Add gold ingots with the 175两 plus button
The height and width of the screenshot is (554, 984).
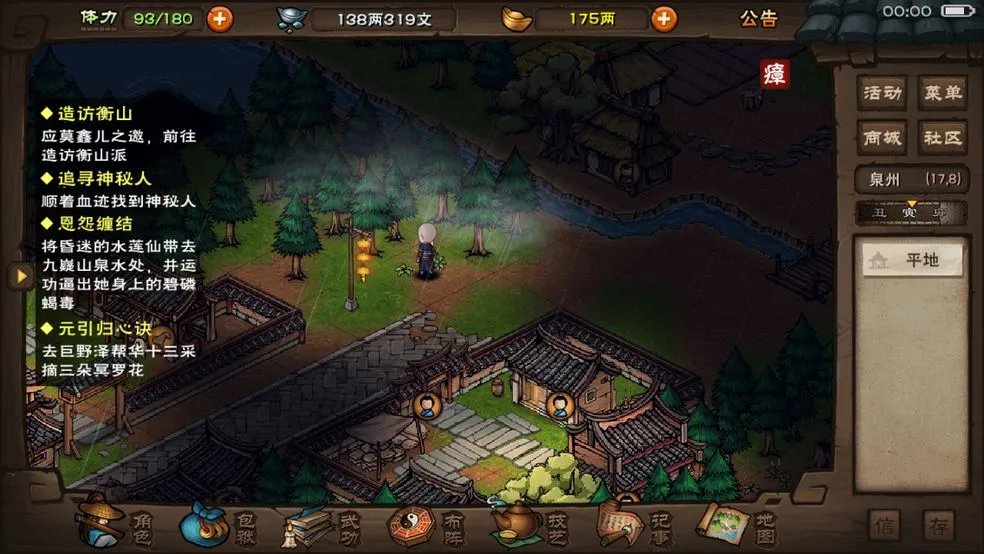662,18
